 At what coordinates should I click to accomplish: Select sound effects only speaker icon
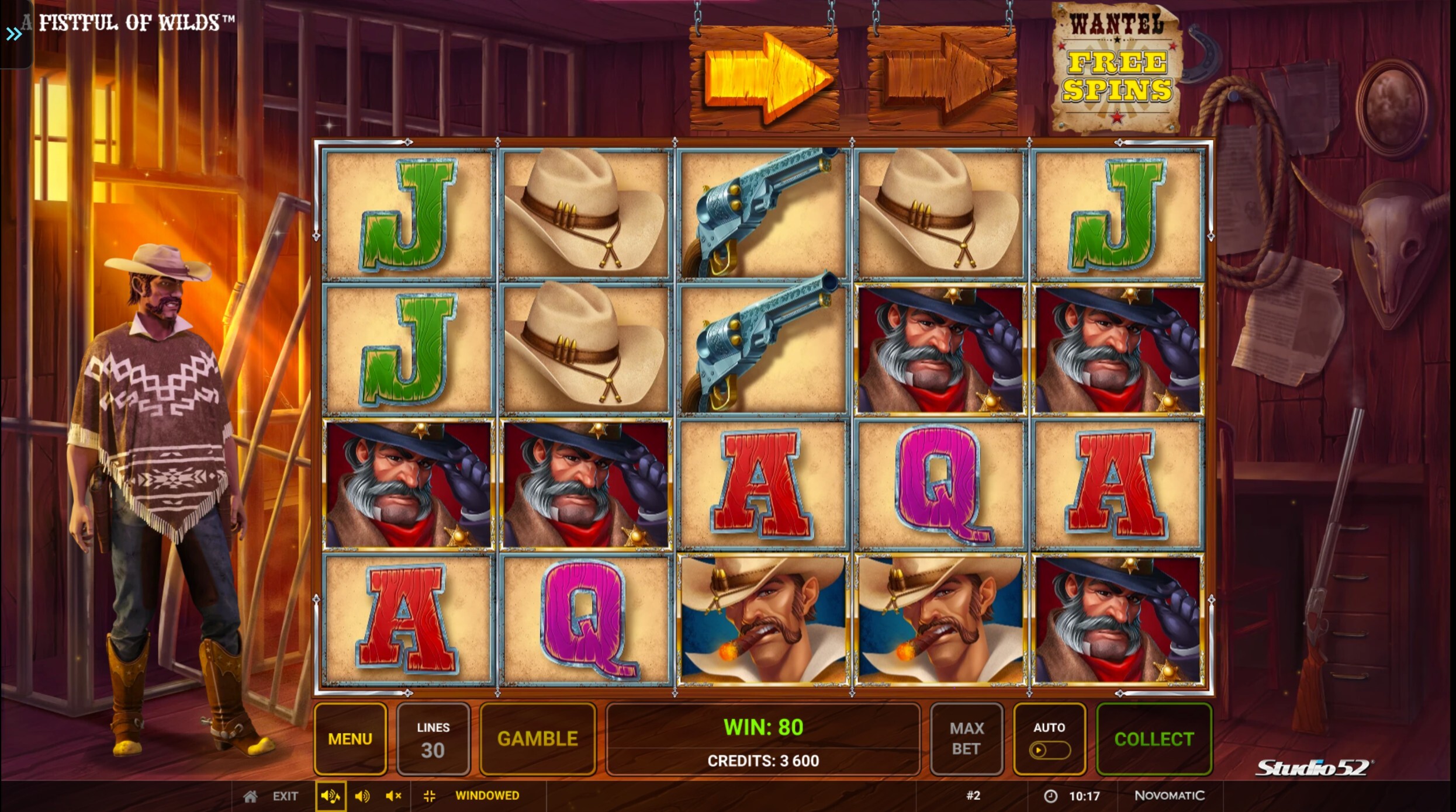point(362,796)
